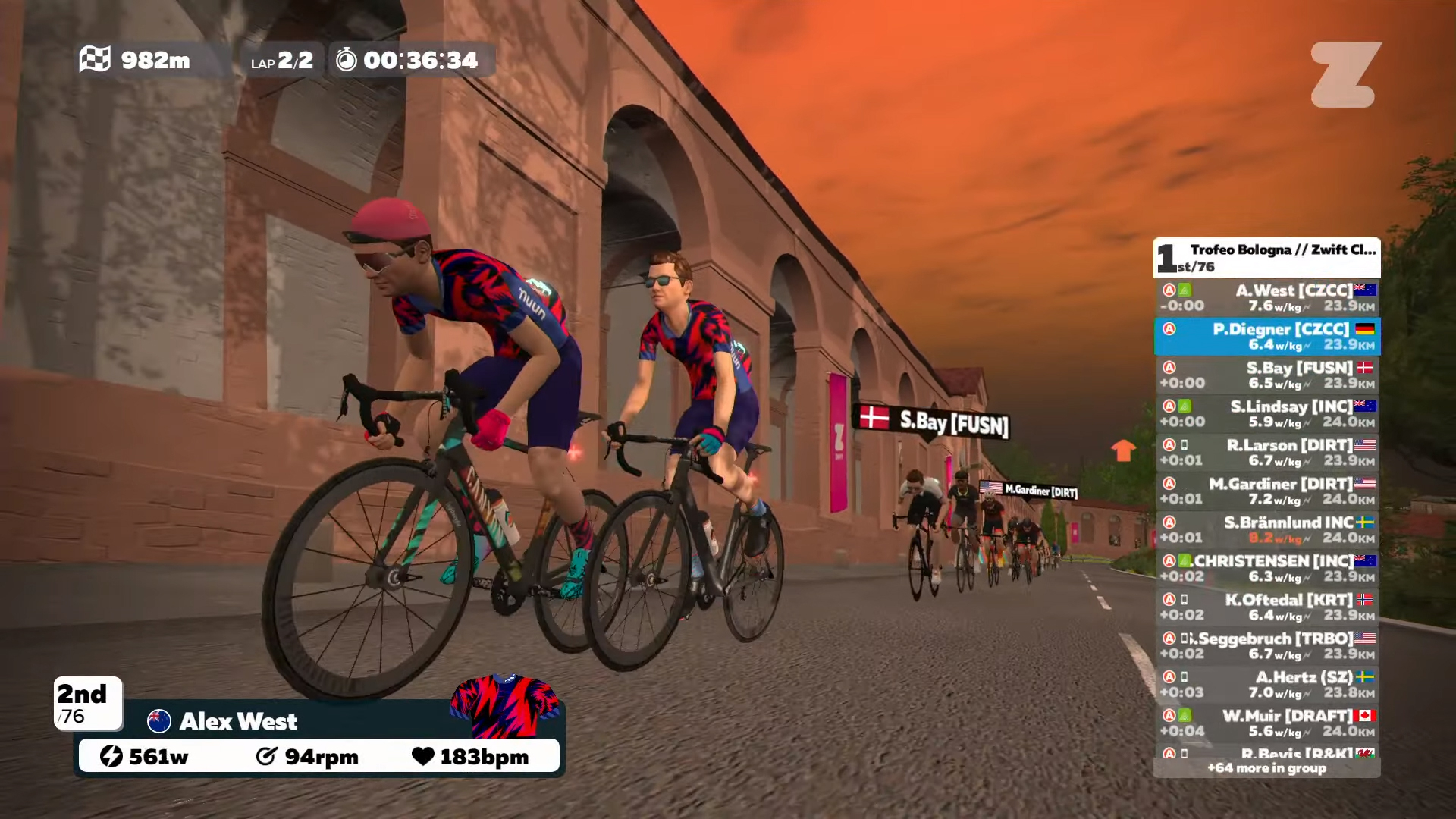Click the Zwift Z logo
The width and height of the screenshot is (1456, 819).
[x=1346, y=74]
